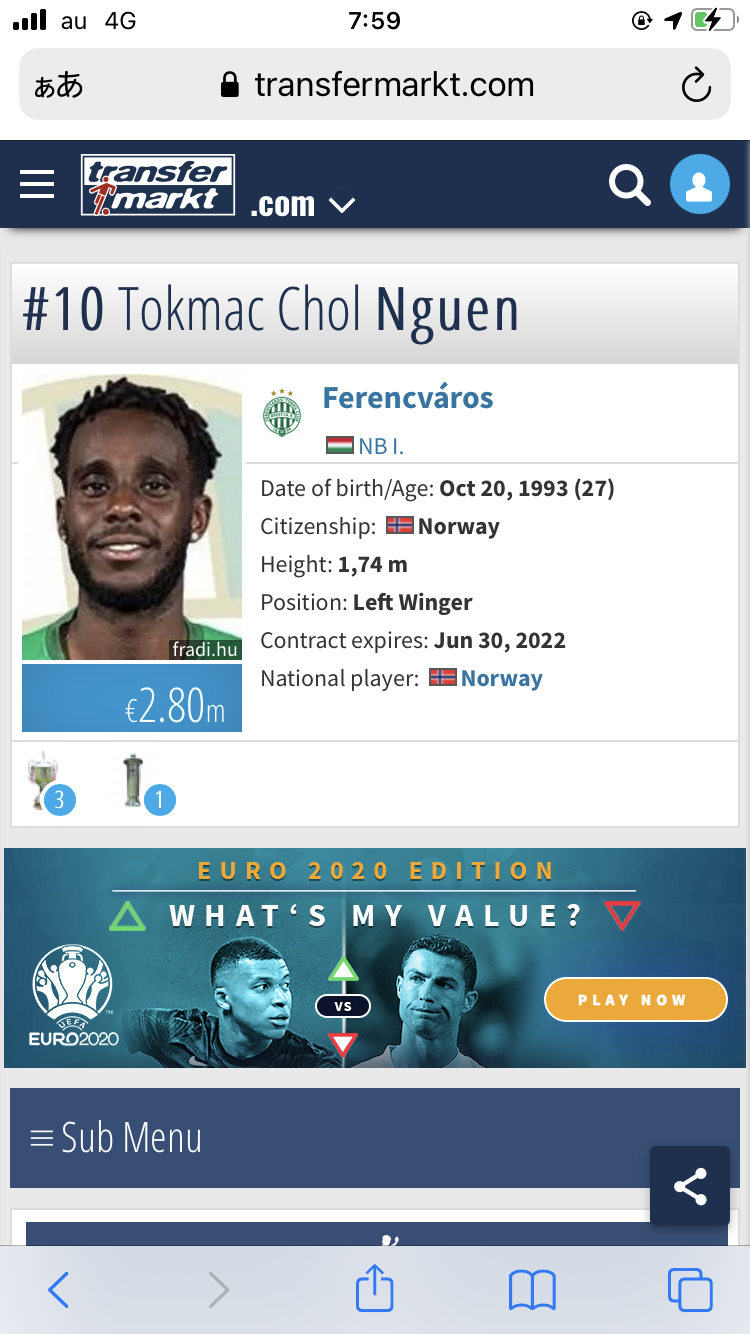This screenshot has height=1334, width=750.
Task: Click the Play Now button
Action: [635, 999]
